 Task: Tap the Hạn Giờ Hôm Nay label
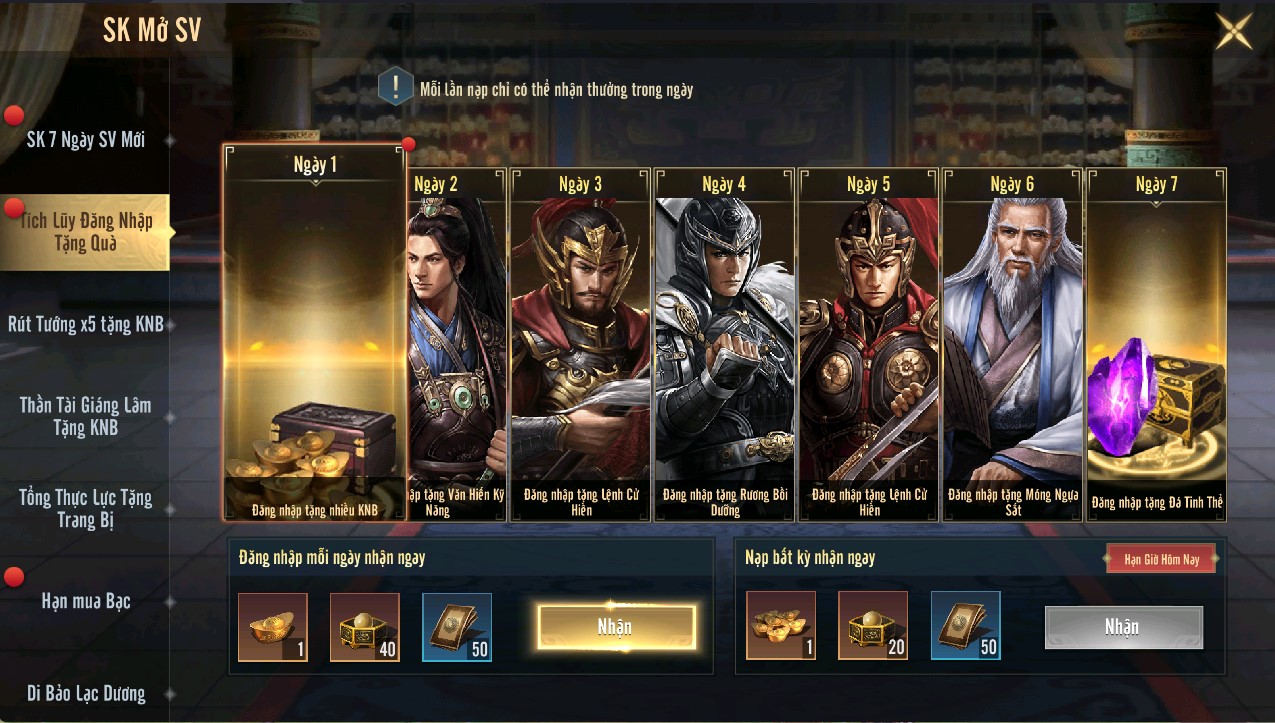[1161, 559]
